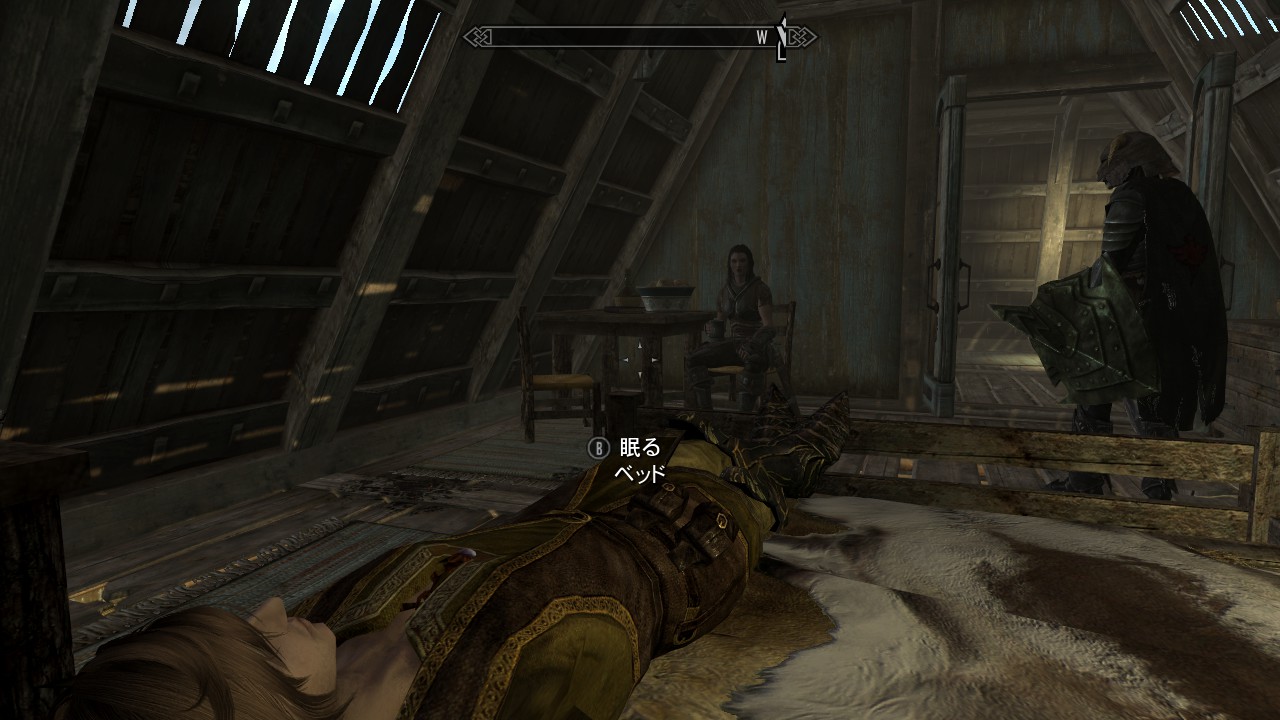1280x720 pixels.
Task: Select the West marker on the compass
Action: click(x=762, y=37)
